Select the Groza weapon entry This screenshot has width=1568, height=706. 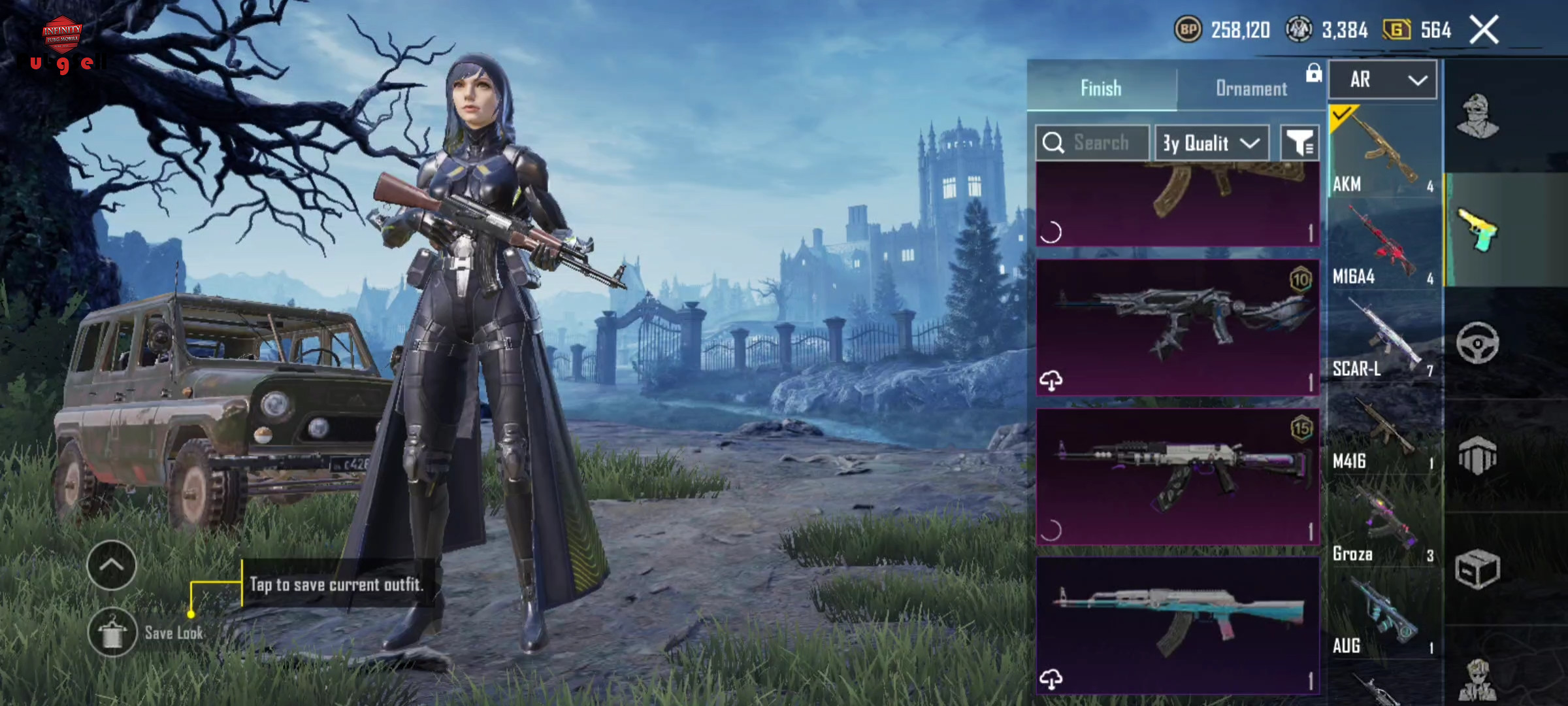1384,523
